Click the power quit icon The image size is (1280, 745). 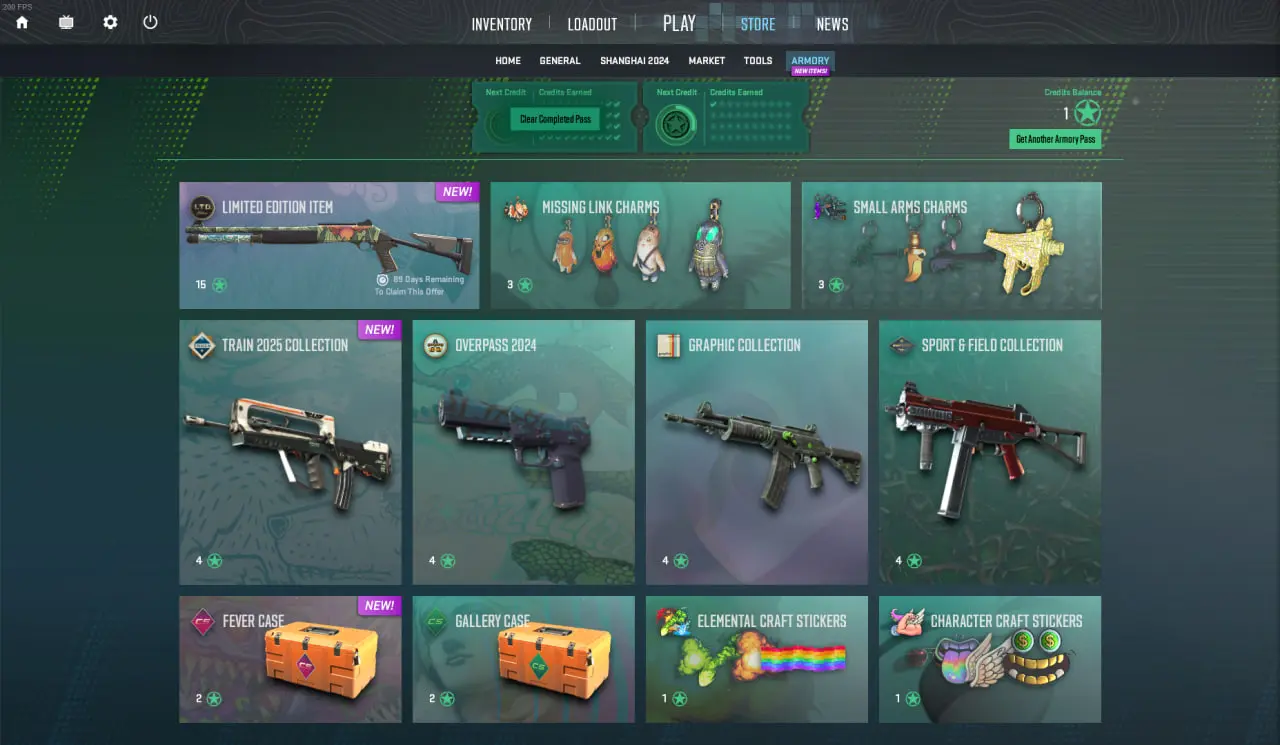(150, 22)
